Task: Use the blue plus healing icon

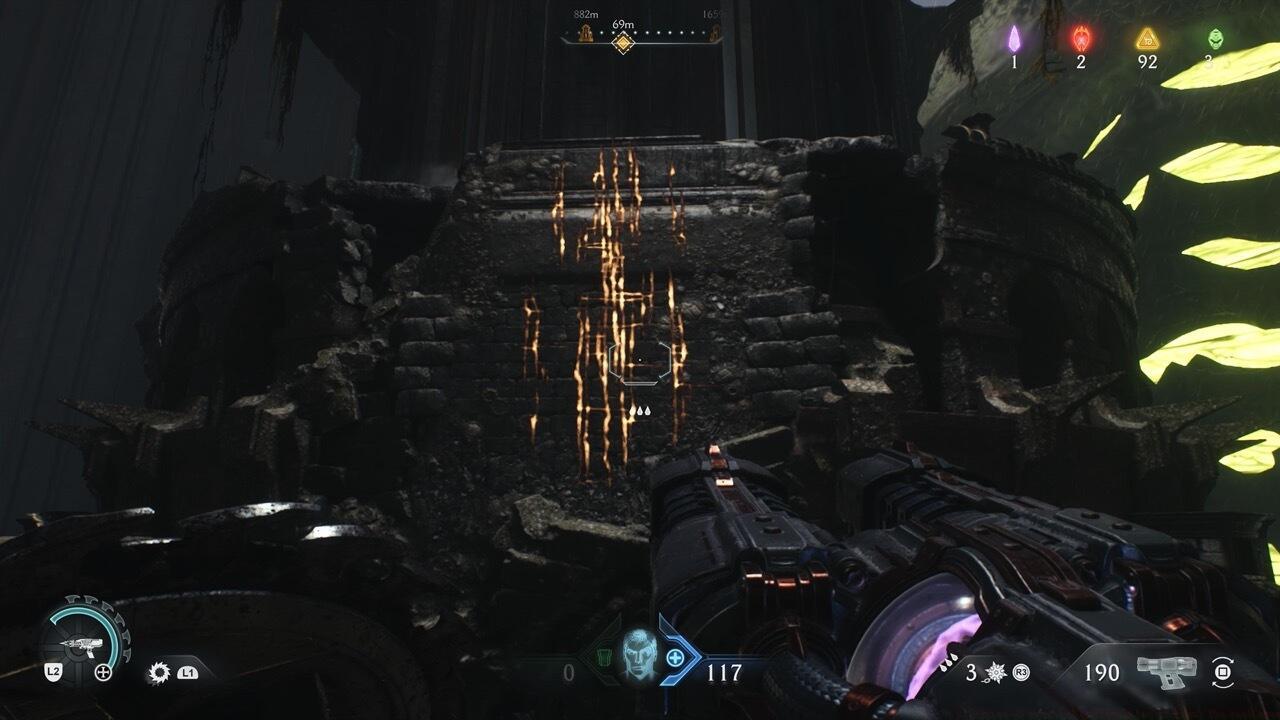Action: tap(676, 657)
